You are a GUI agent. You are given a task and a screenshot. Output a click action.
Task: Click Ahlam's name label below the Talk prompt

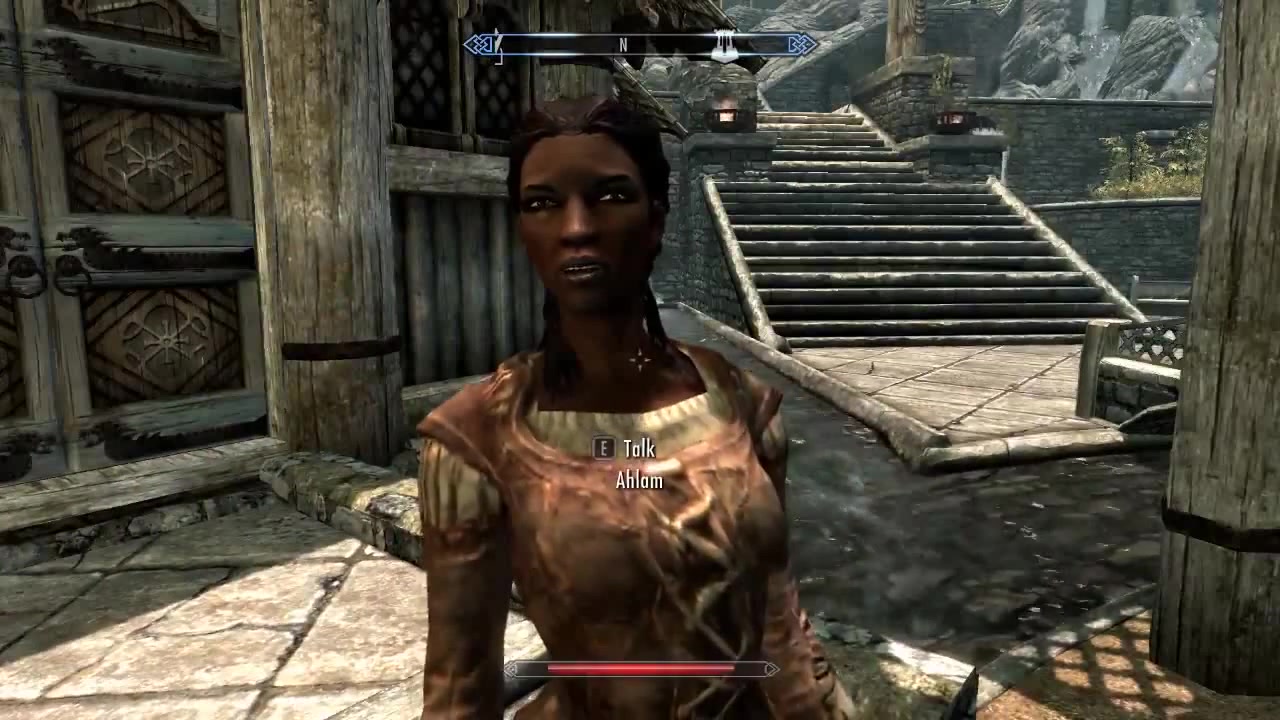(640, 480)
